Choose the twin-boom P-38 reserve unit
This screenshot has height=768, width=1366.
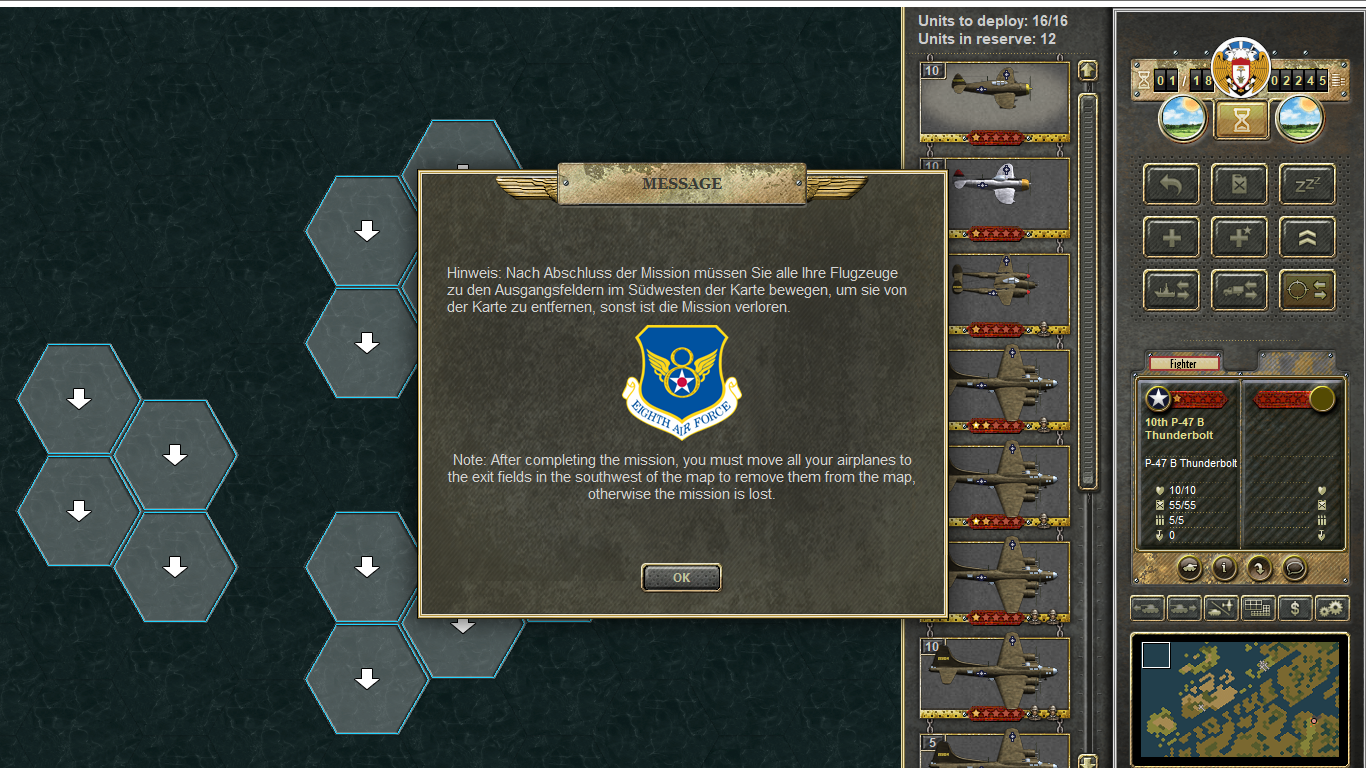tap(994, 288)
